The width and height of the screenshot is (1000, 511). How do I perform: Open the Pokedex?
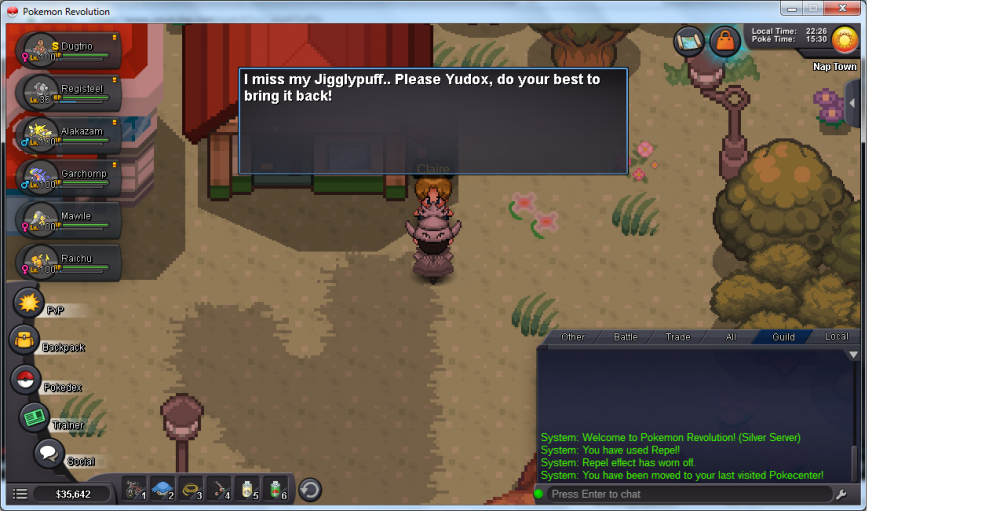(x=26, y=380)
